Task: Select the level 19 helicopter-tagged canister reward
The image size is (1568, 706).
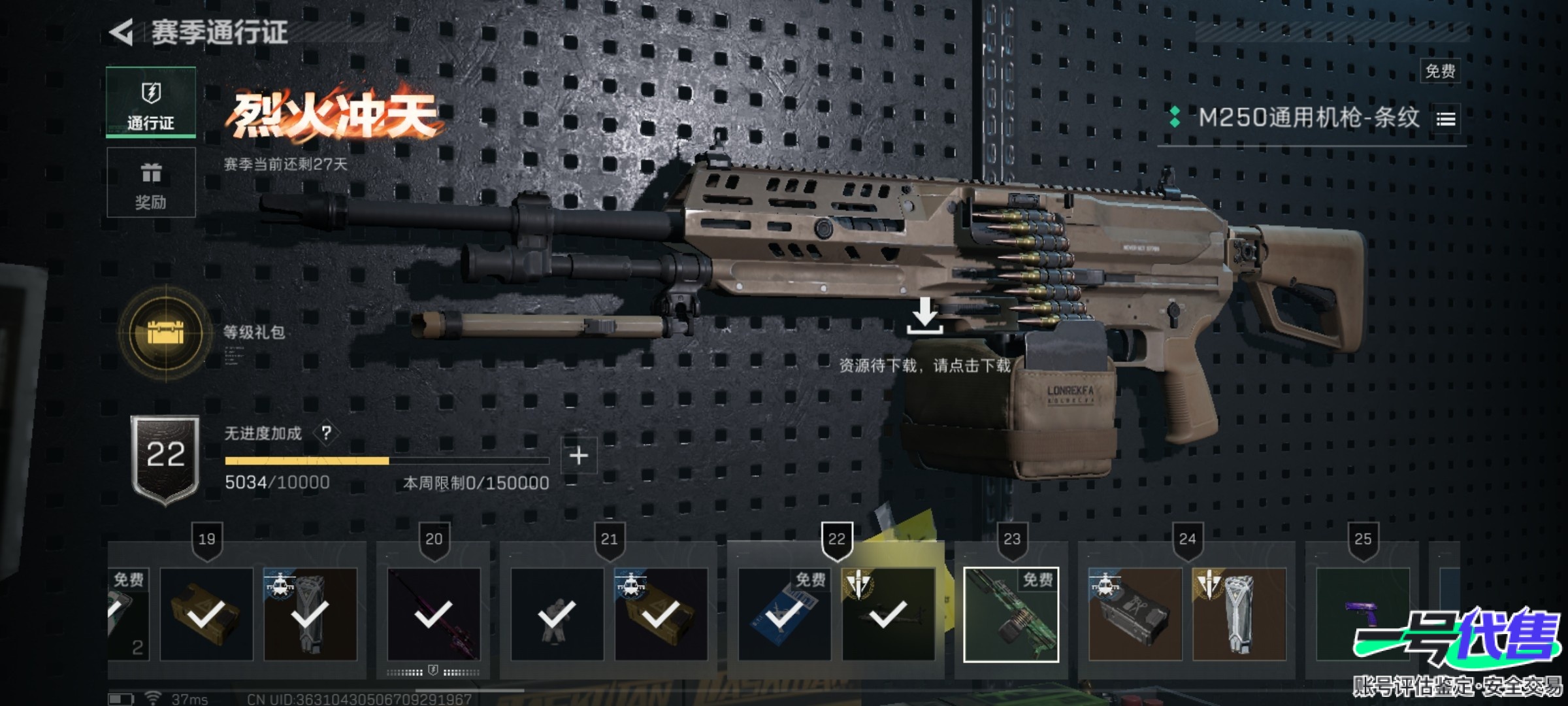Action: click(310, 614)
